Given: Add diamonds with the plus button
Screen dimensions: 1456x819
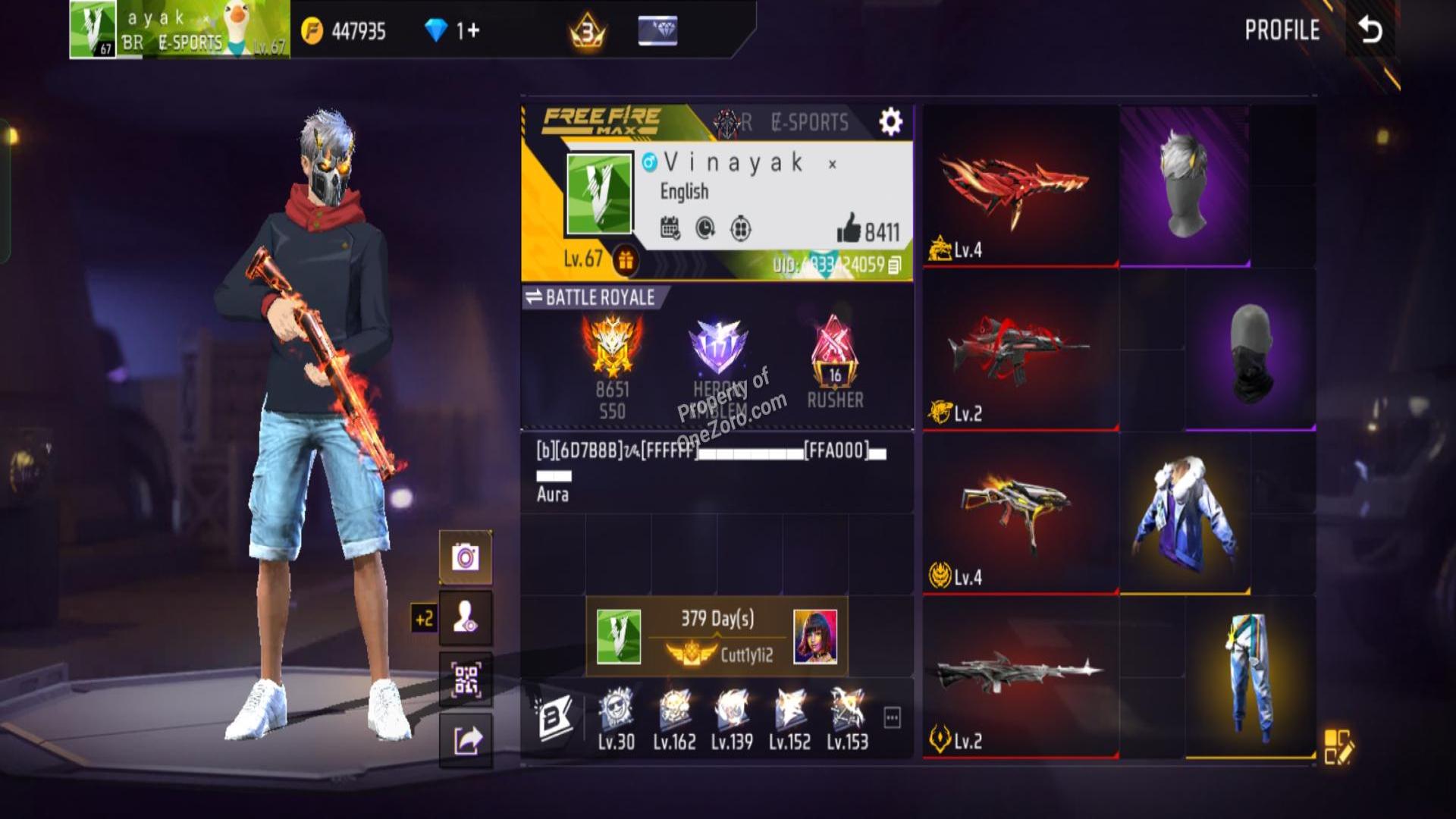Looking at the screenshot, I should [468, 30].
